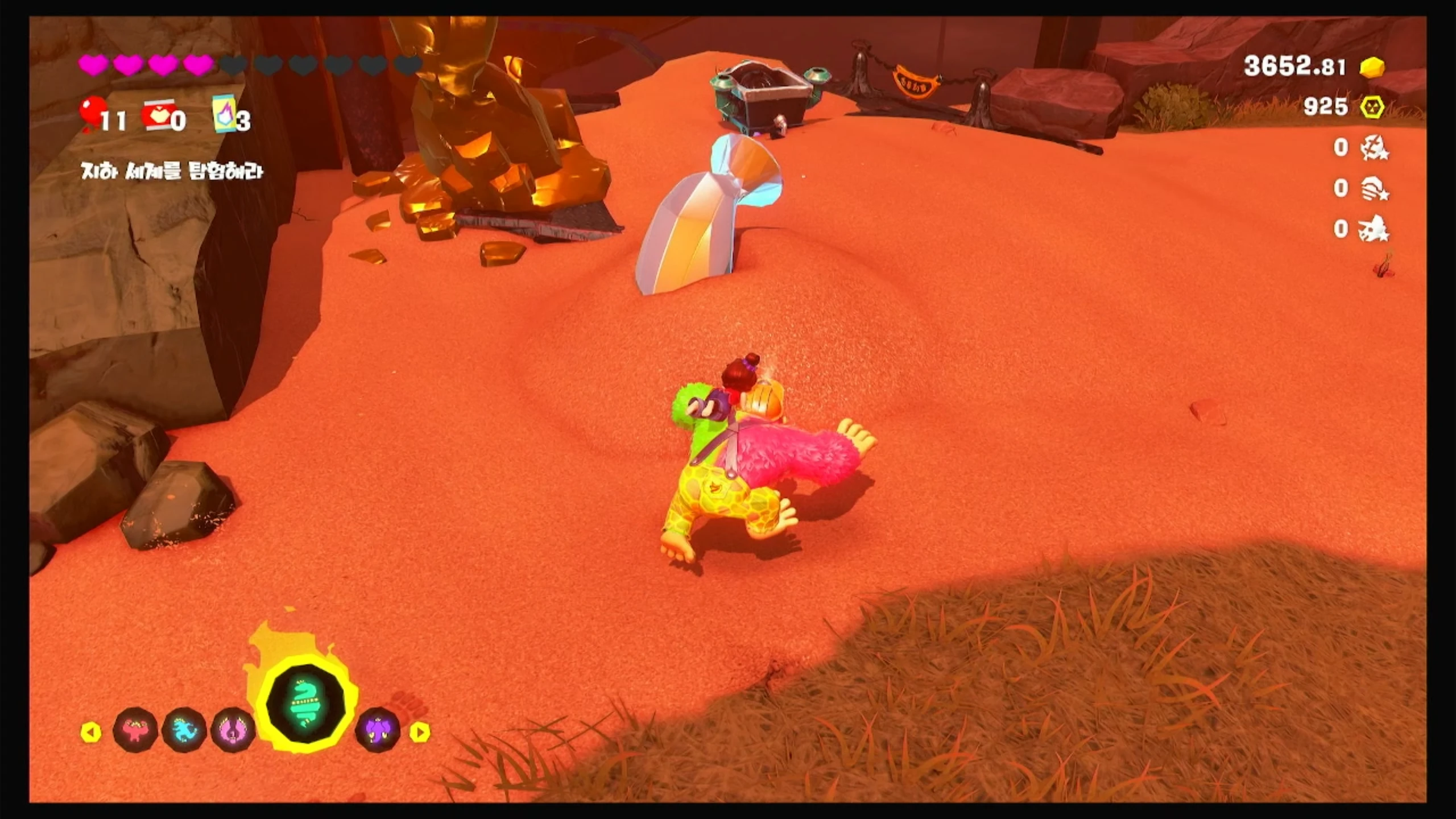Click the gold nugget currency icon
The width and height of the screenshot is (1456, 819).
pos(1372,68)
